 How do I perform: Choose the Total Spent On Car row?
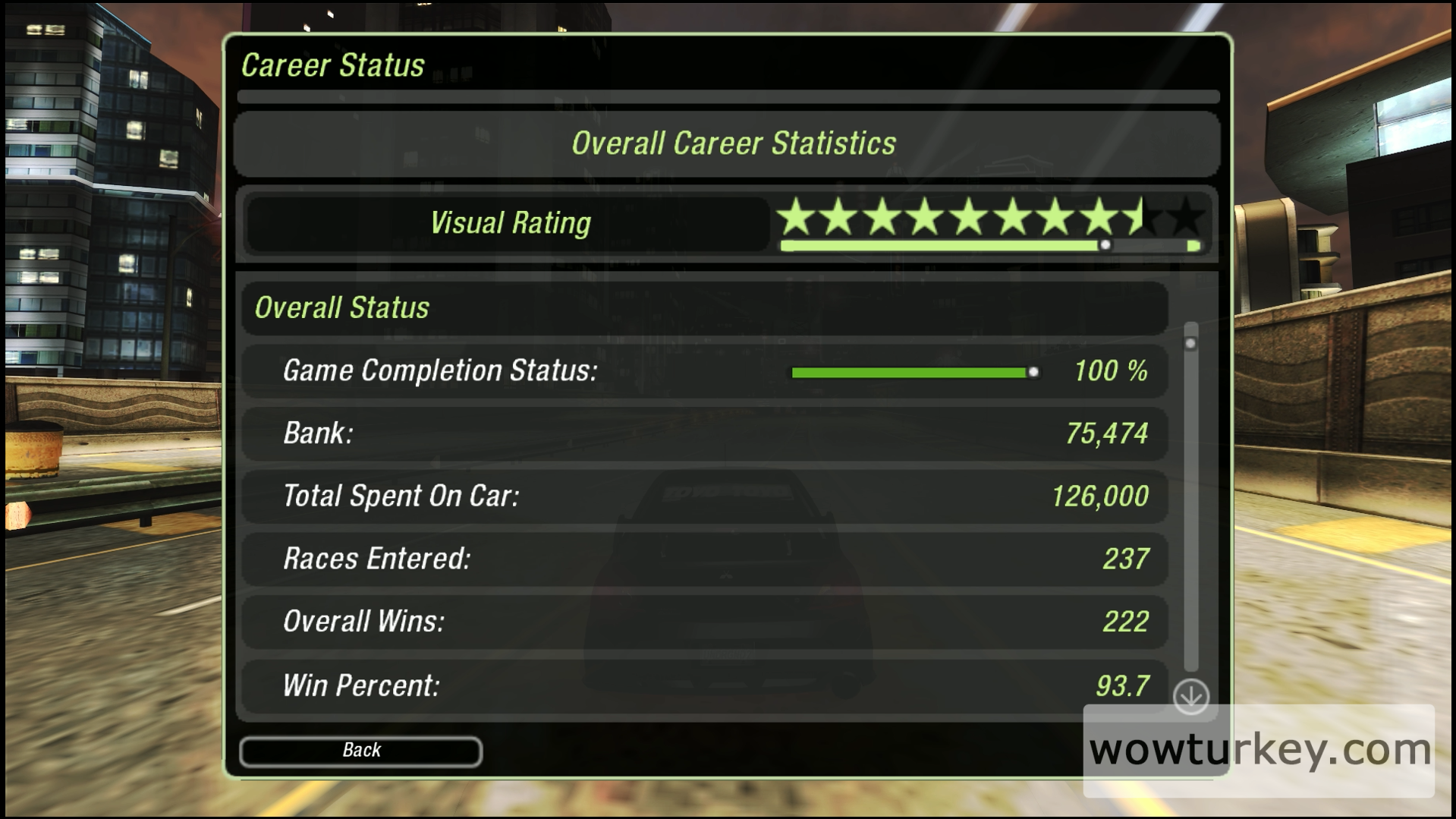[x=704, y=496]
